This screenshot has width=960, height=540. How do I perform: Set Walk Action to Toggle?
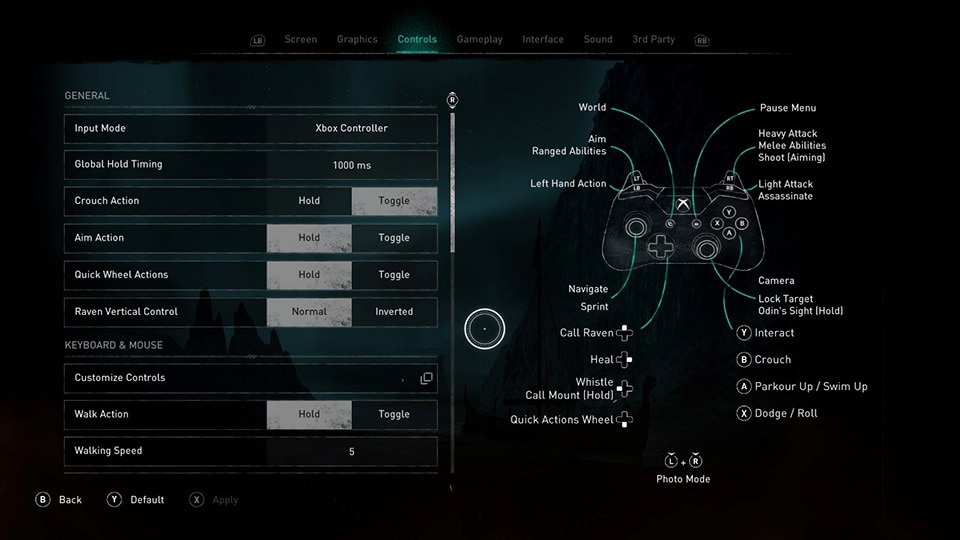click(394, 414)
